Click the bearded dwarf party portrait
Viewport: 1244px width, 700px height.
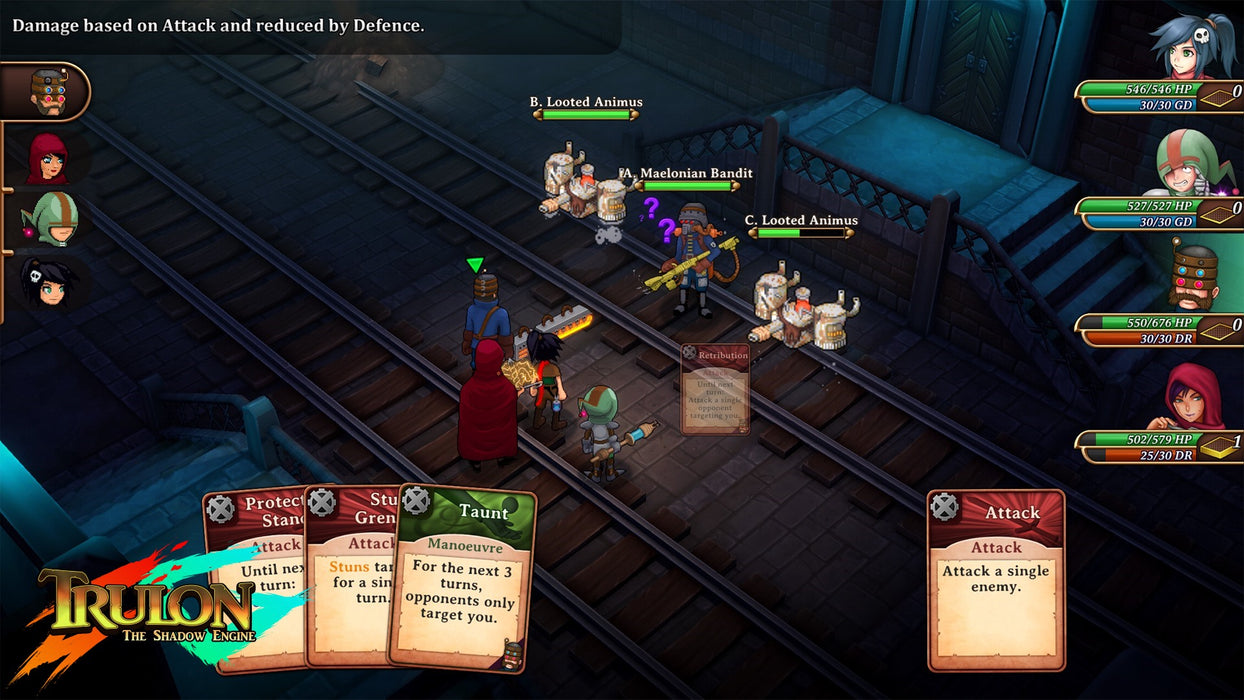1193,279
